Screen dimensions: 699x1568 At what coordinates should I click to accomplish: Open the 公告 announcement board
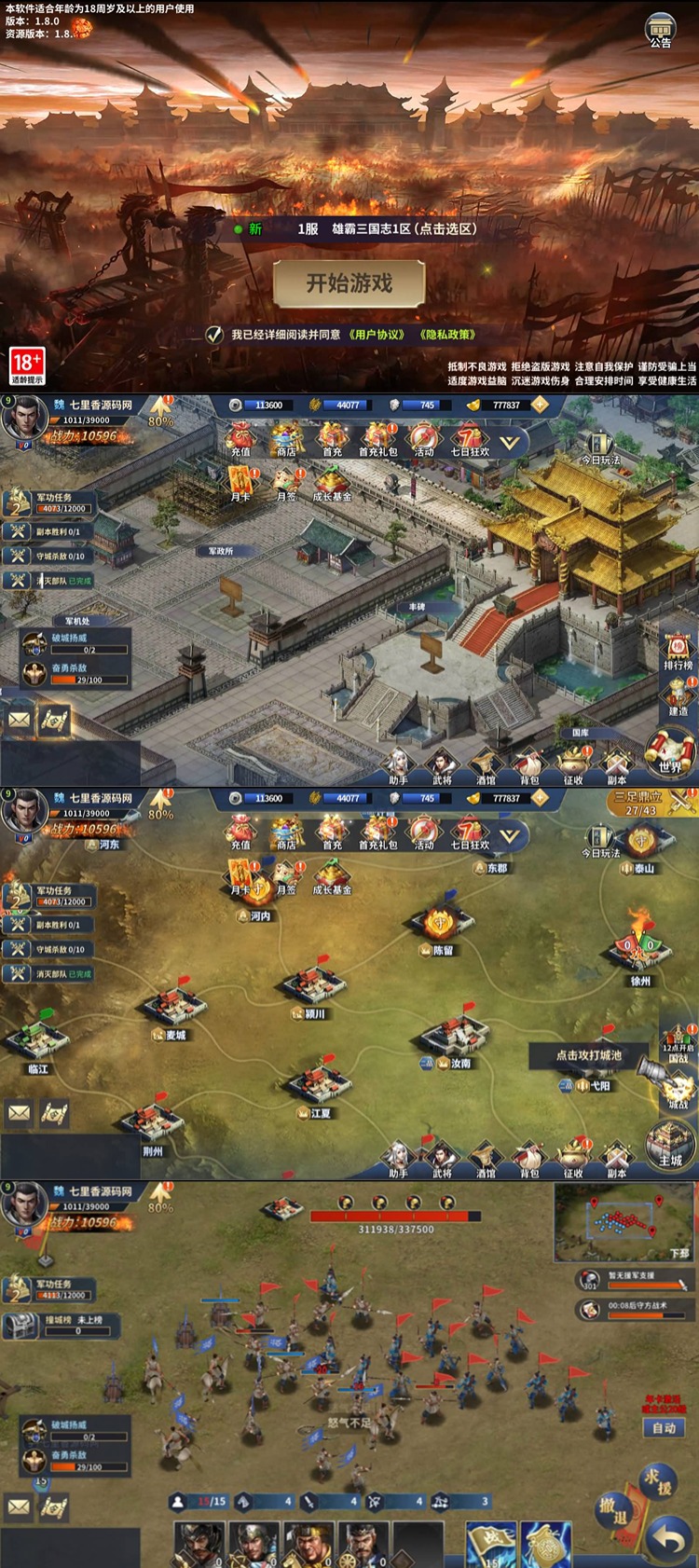(x=661, y=30)
